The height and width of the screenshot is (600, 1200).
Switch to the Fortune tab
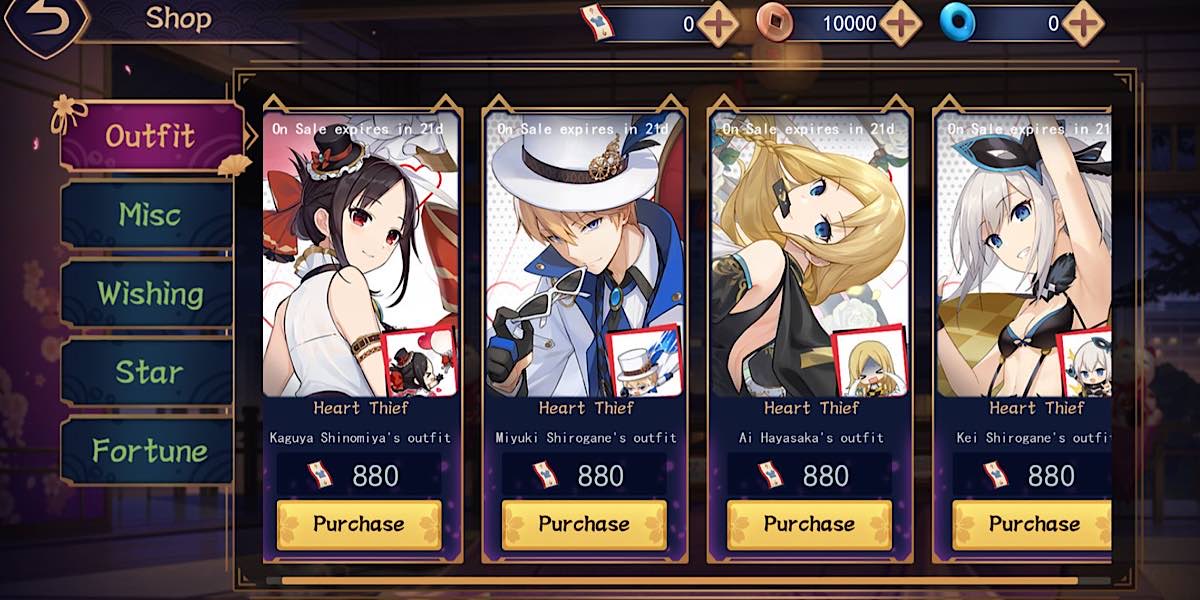click(x=150, y=451)
